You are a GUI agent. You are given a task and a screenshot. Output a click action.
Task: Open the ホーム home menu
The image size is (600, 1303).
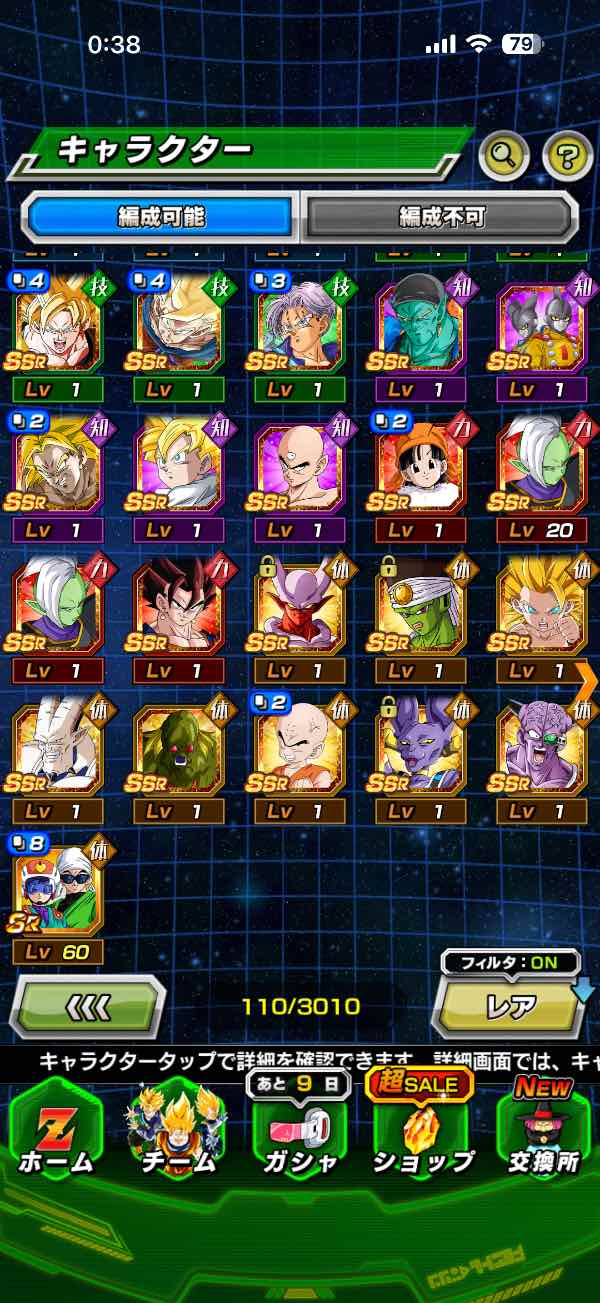coord(55,1128)
